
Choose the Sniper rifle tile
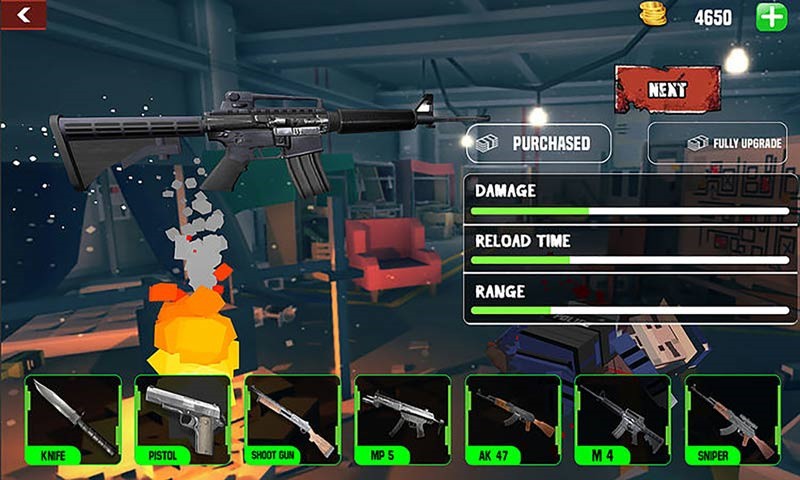coord(732,420)
